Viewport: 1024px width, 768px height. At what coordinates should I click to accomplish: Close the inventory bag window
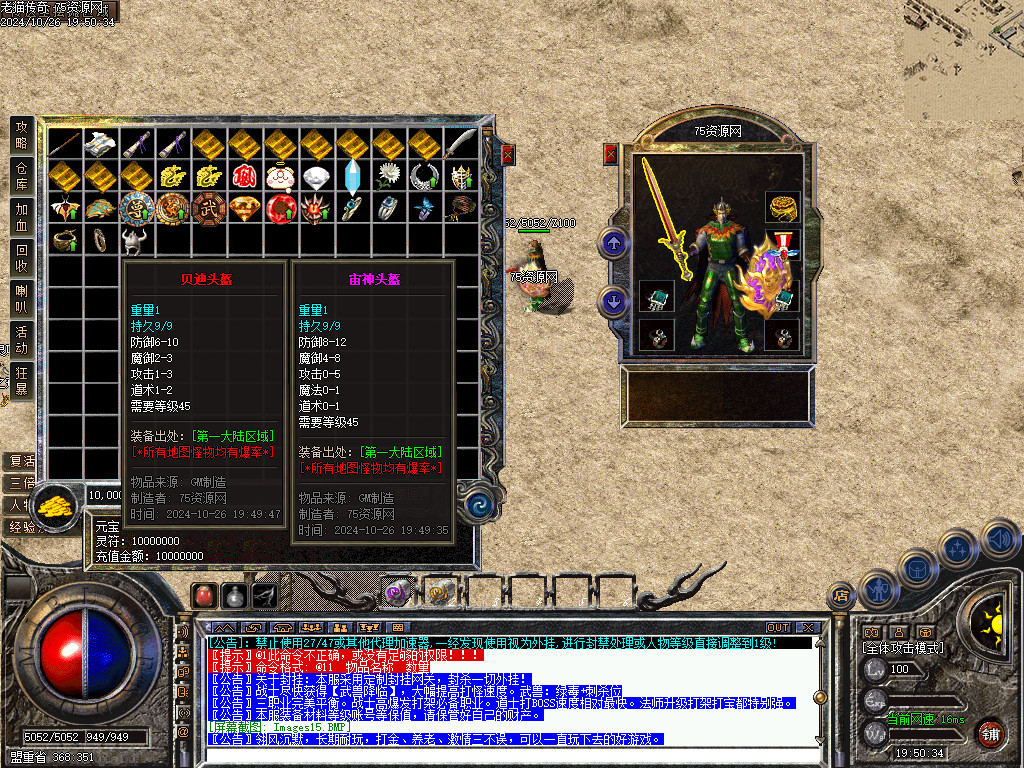[x=507, y=154]
